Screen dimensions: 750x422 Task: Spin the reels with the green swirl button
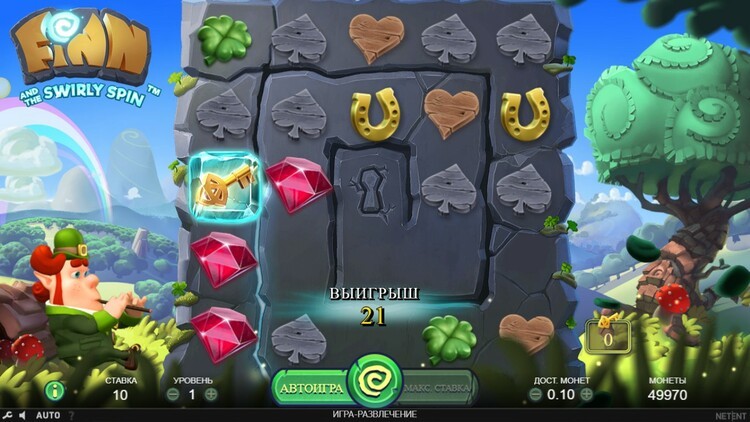(x=375, y=381)
